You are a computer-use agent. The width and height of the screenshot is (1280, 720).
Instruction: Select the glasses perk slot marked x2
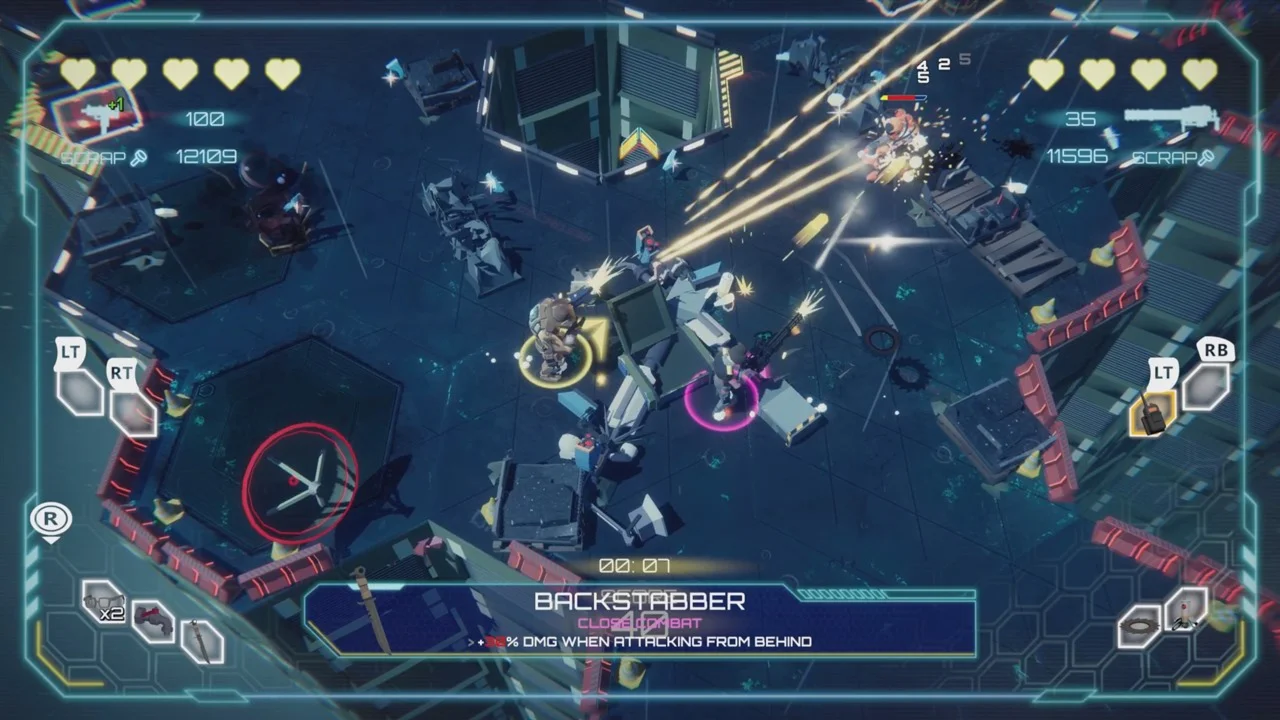tap(103, 602)
